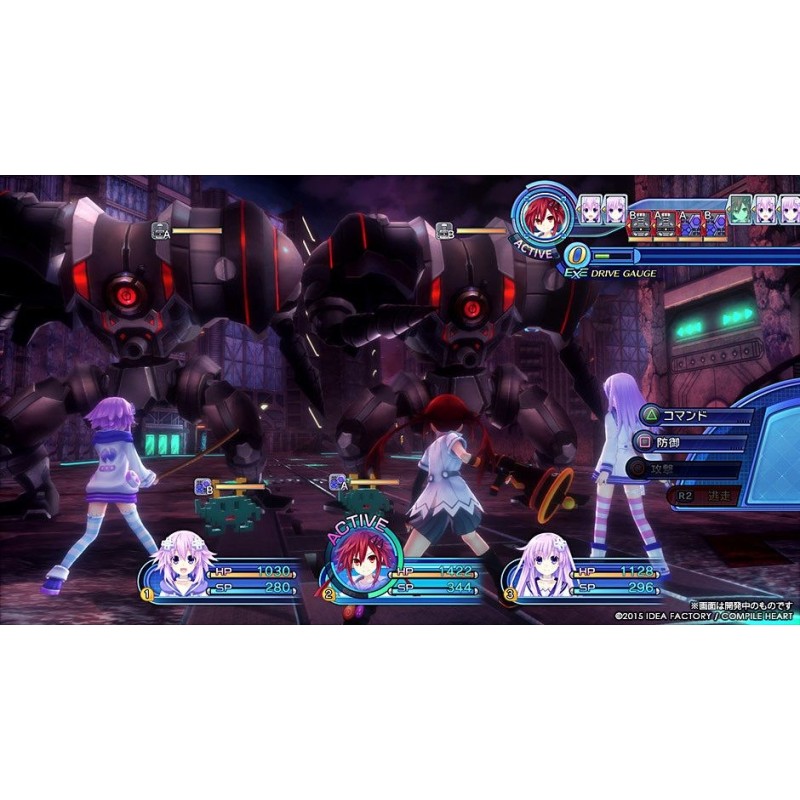800x800 pixels.
Task: Choose the 防御 defend option
Action: pos(670,441)
